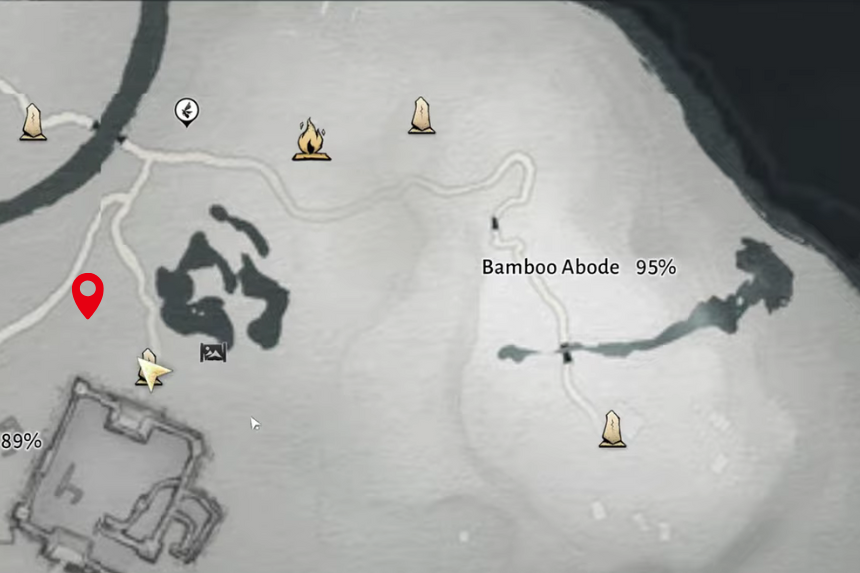Select the stone tablet marker south of Bamboo Abode
The height and width of the screenshot is (573, 860).
click(x=612, y=429)
